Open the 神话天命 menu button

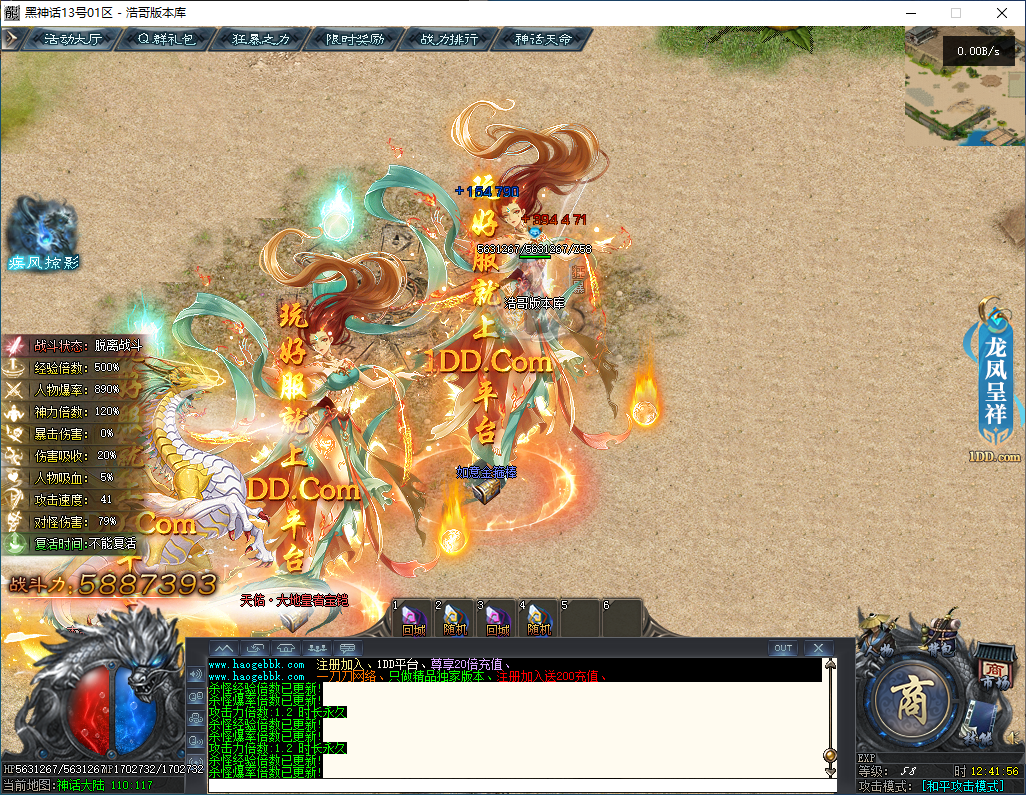[542, 40]
